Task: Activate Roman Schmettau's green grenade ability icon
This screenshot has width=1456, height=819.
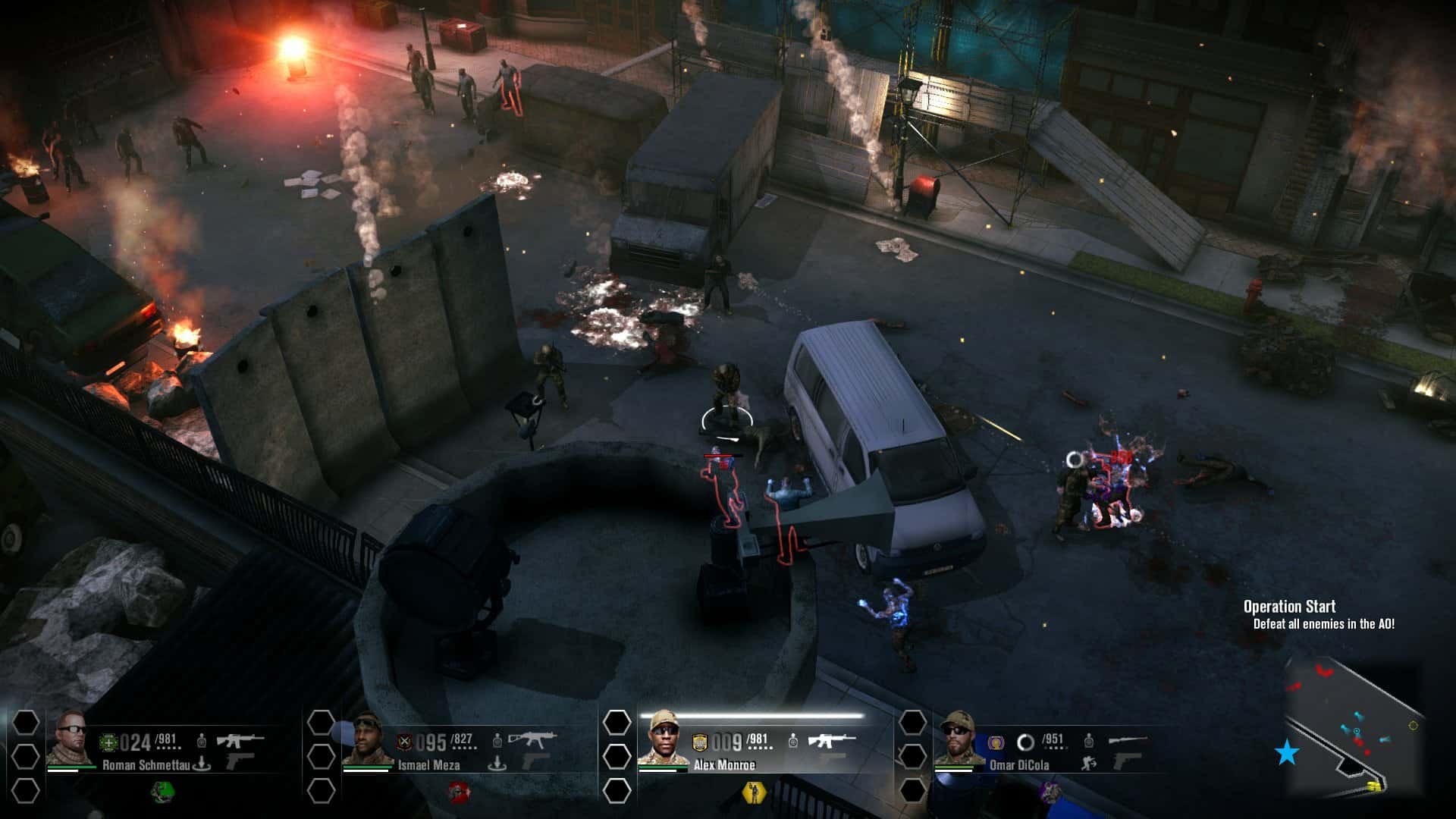Action: 163,792
